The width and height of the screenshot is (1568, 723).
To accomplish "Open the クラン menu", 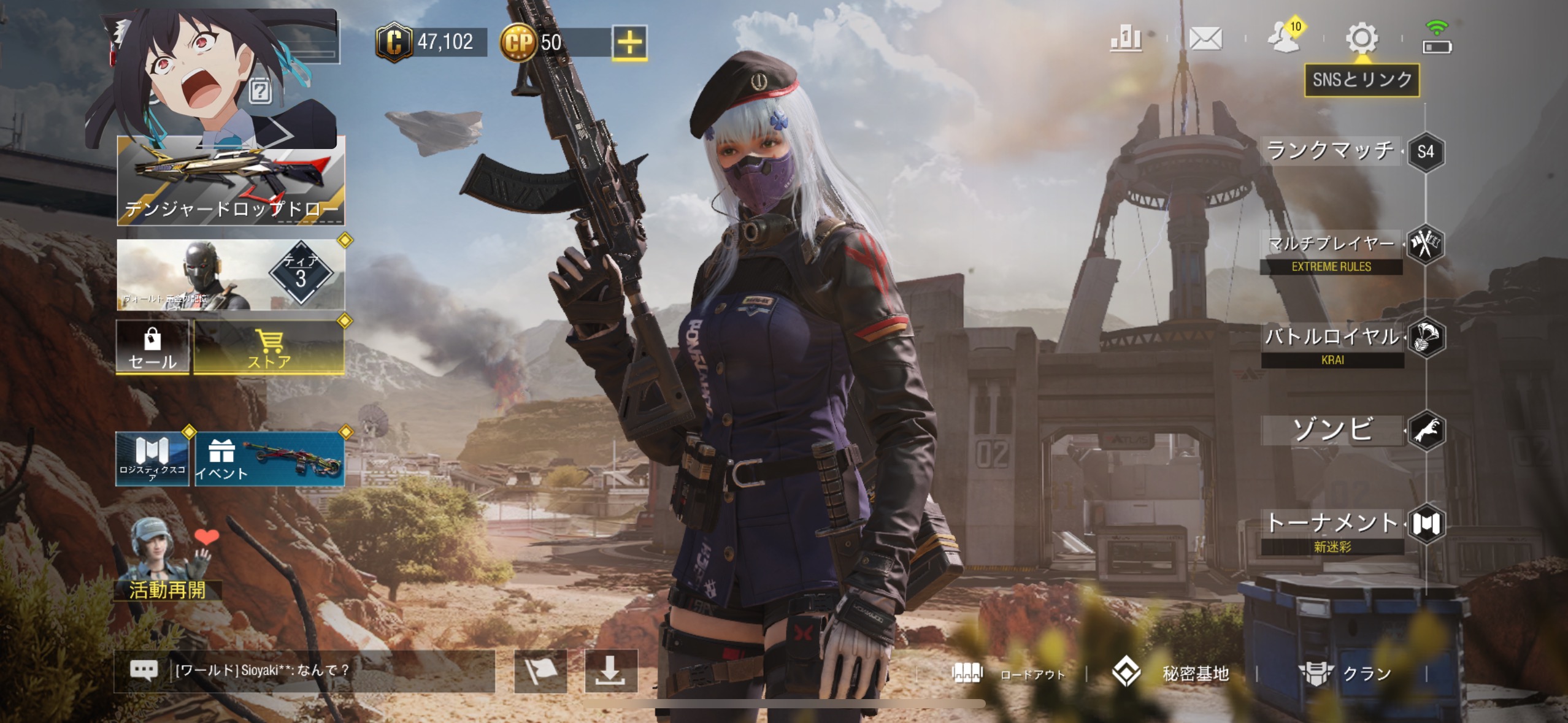I will (x=1345, y=673).
